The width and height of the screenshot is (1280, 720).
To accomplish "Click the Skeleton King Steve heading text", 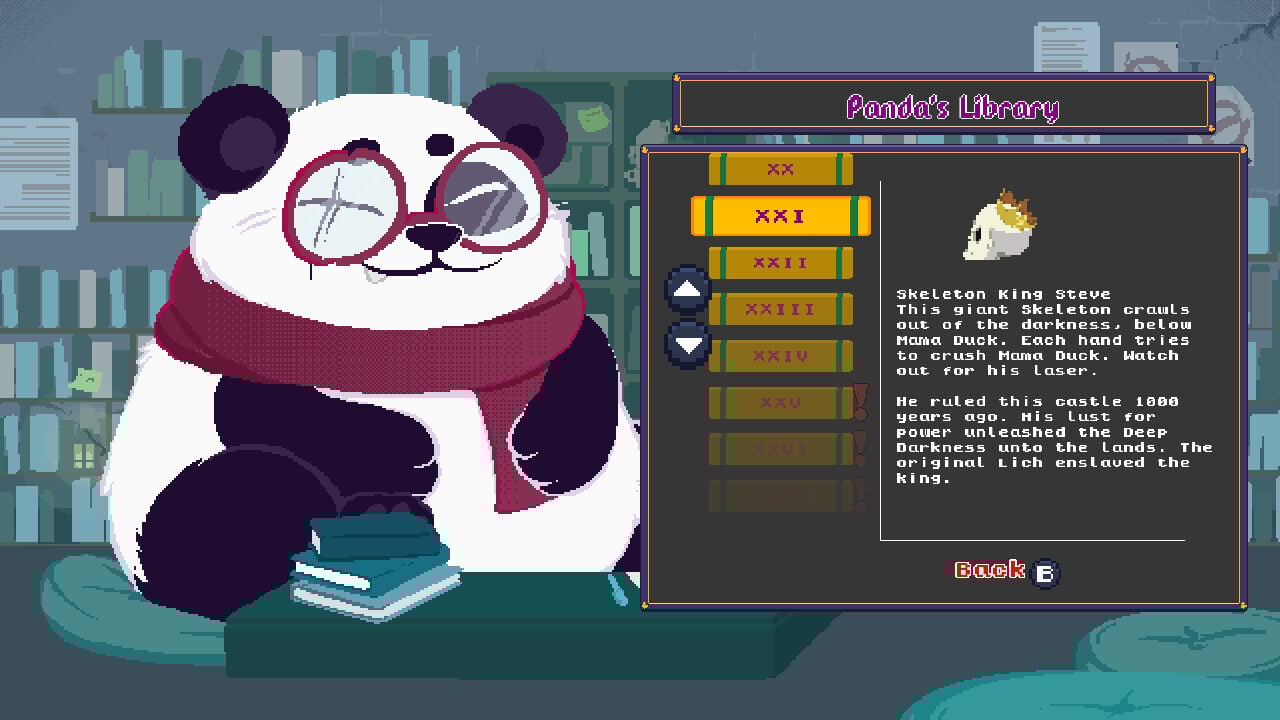I will point(1002,293).
